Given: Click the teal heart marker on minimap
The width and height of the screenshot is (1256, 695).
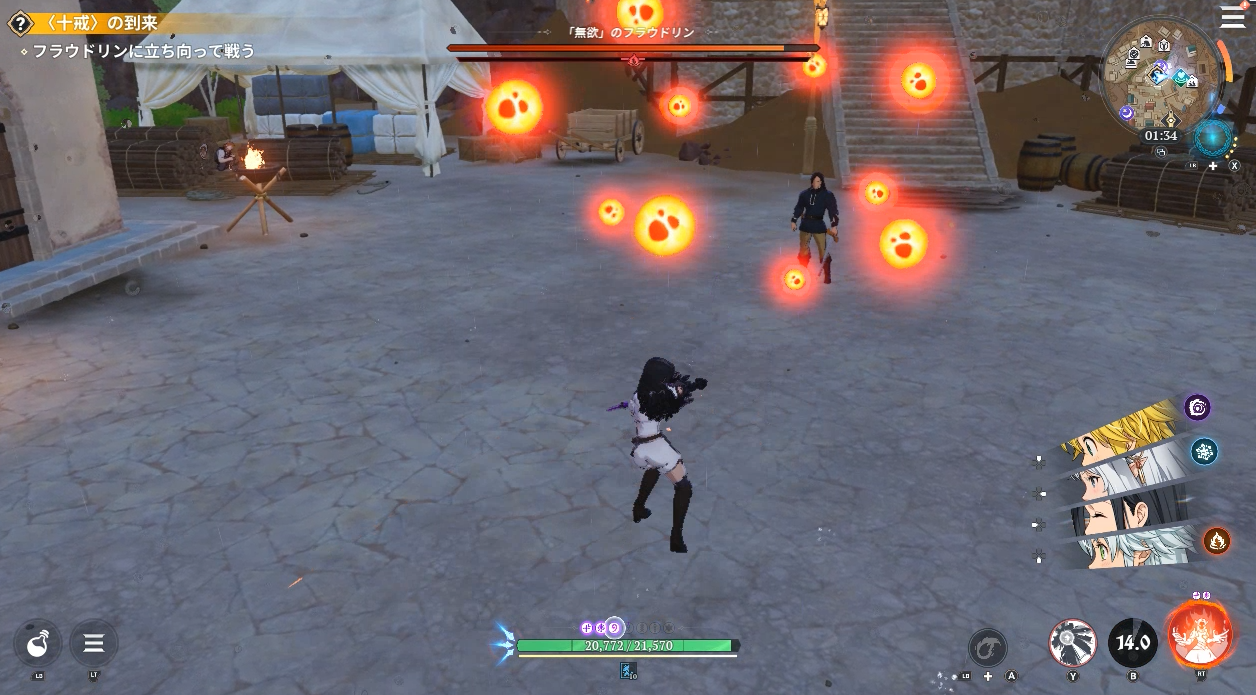Looking at the screenshot, I should click(x=1181, y=78).
